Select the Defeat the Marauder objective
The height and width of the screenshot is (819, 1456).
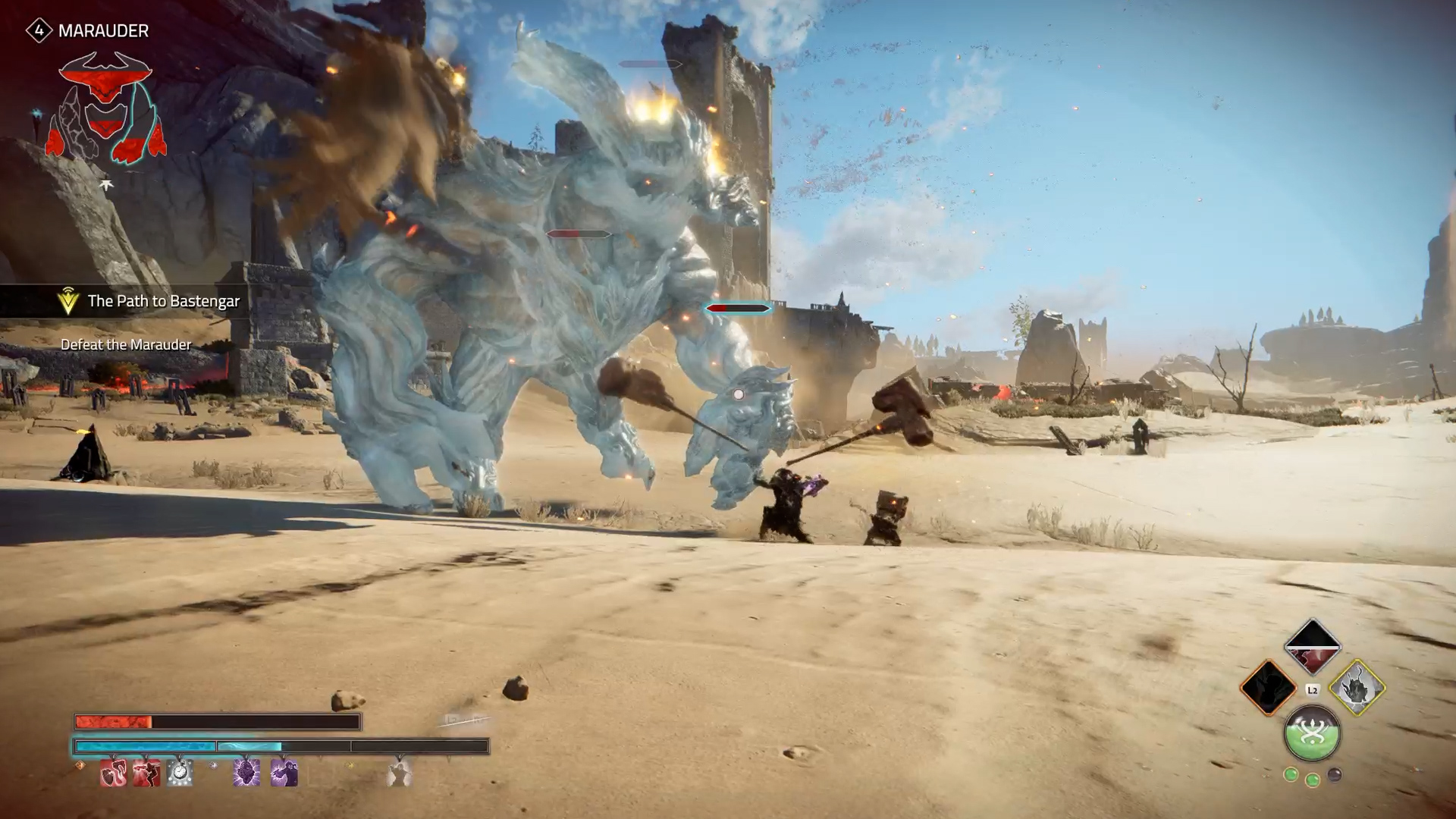[x=126, y=345]
